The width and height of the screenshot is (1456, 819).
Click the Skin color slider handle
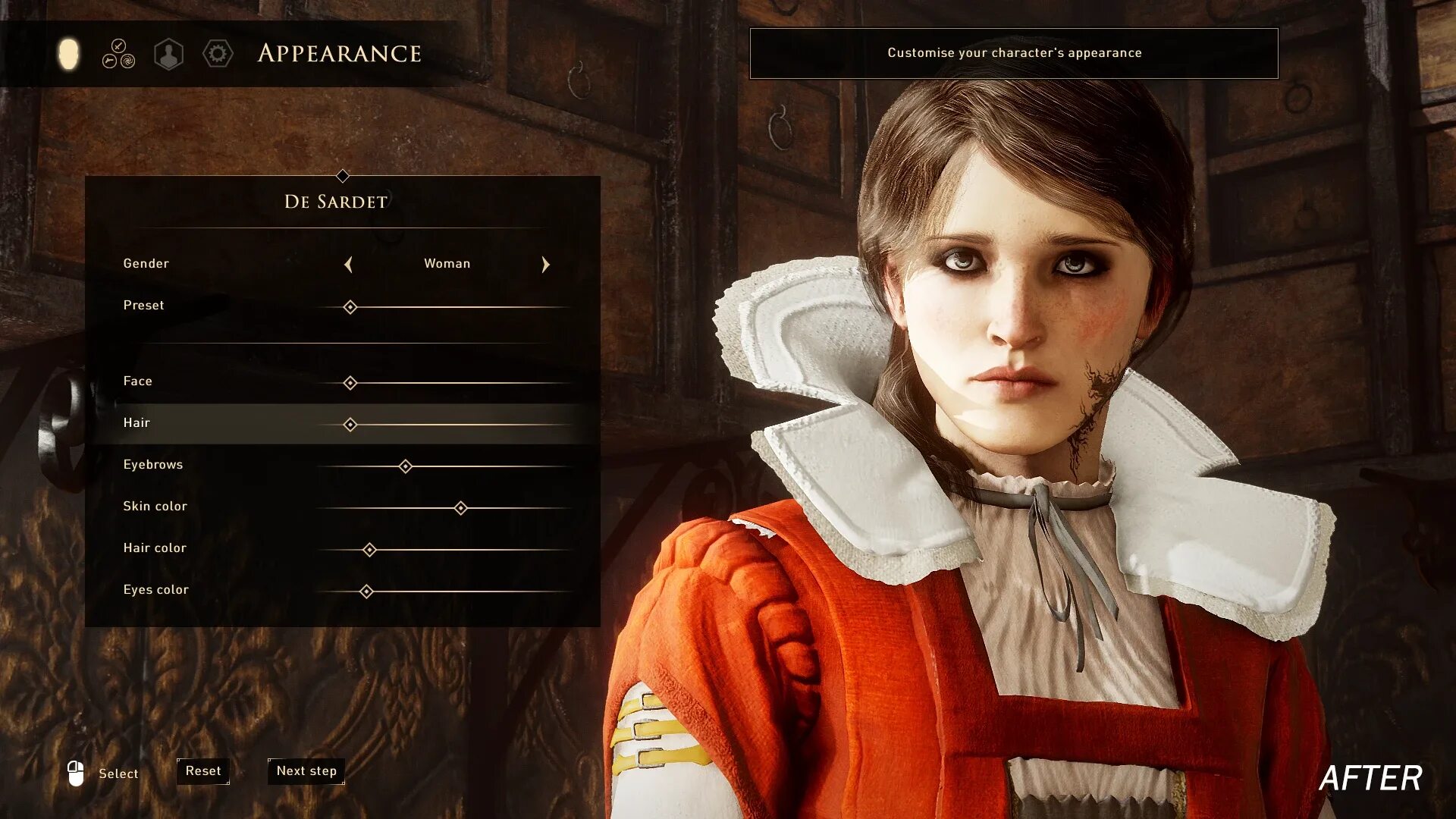click(x=460, y=508)
